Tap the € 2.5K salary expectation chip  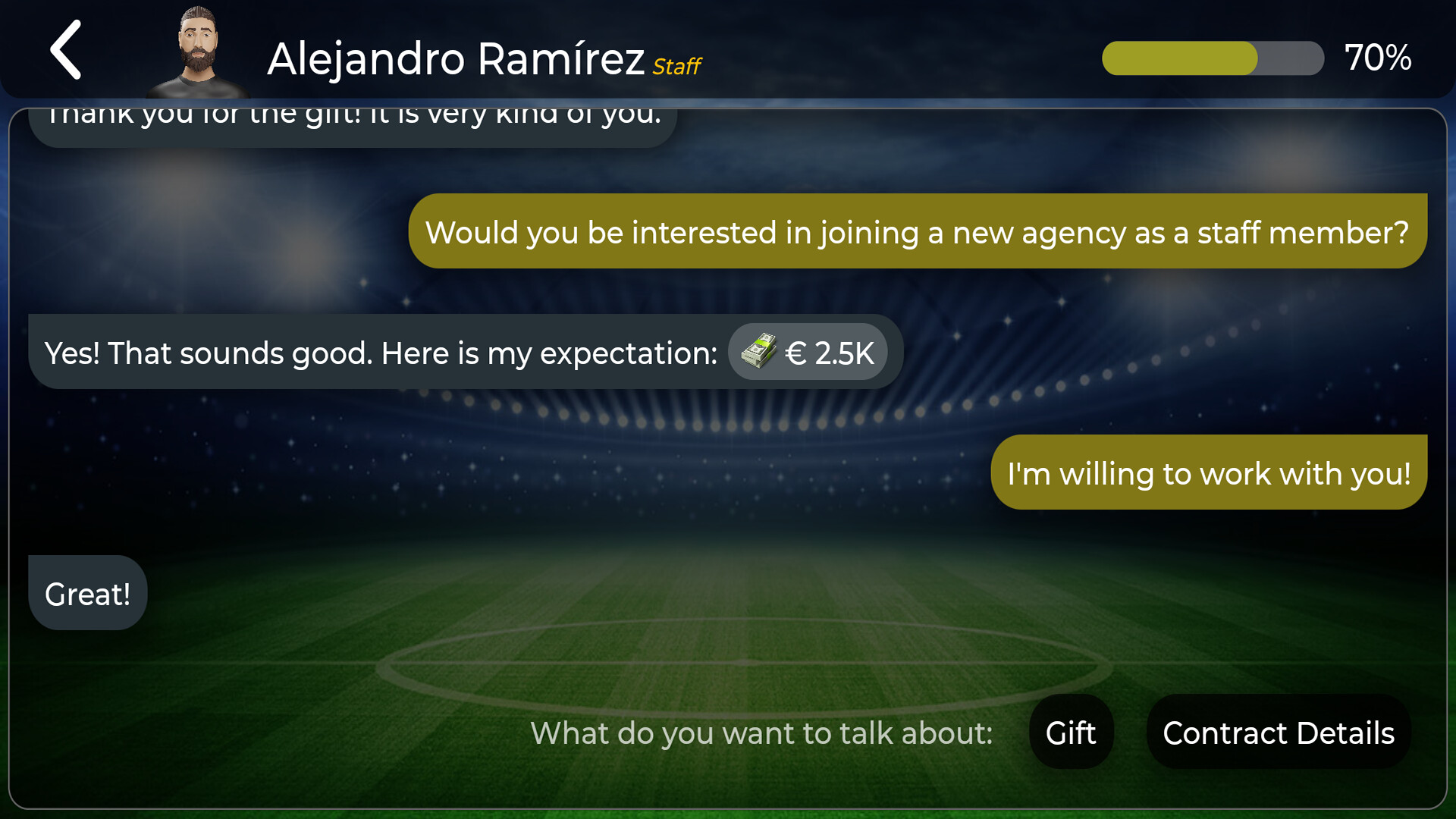[808, 351]
